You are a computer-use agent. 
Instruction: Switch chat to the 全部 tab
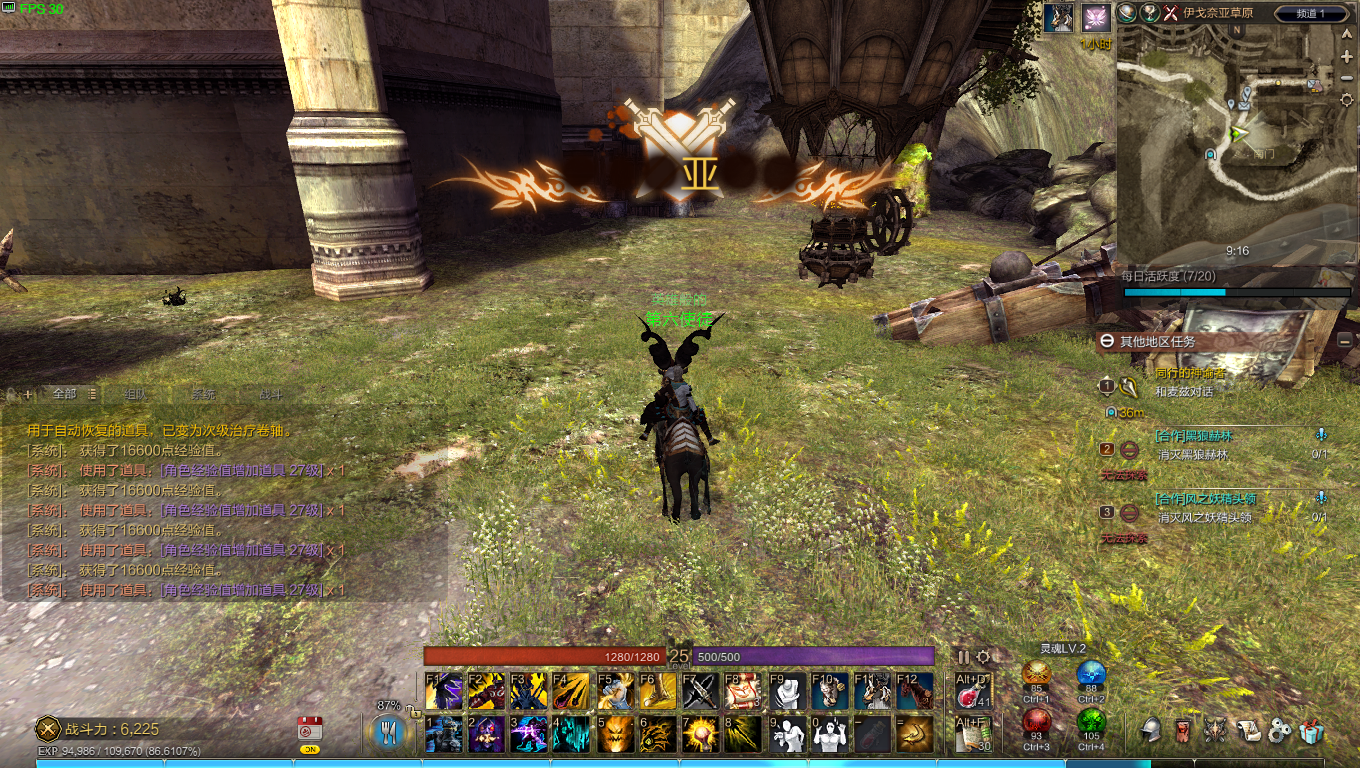pyautogui.click(x=64, y=394)
